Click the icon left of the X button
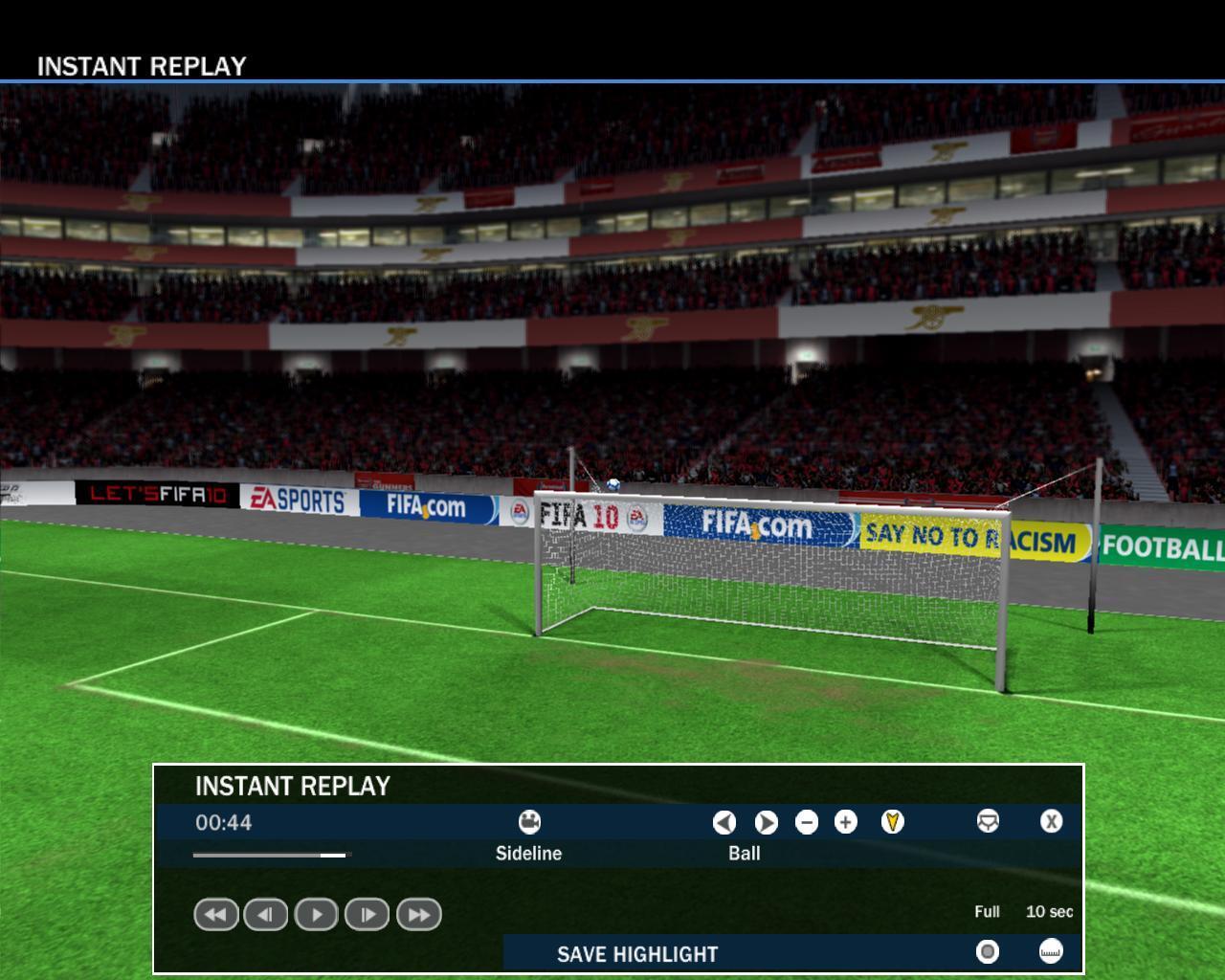1225x980 pixels. coord(988,822)
